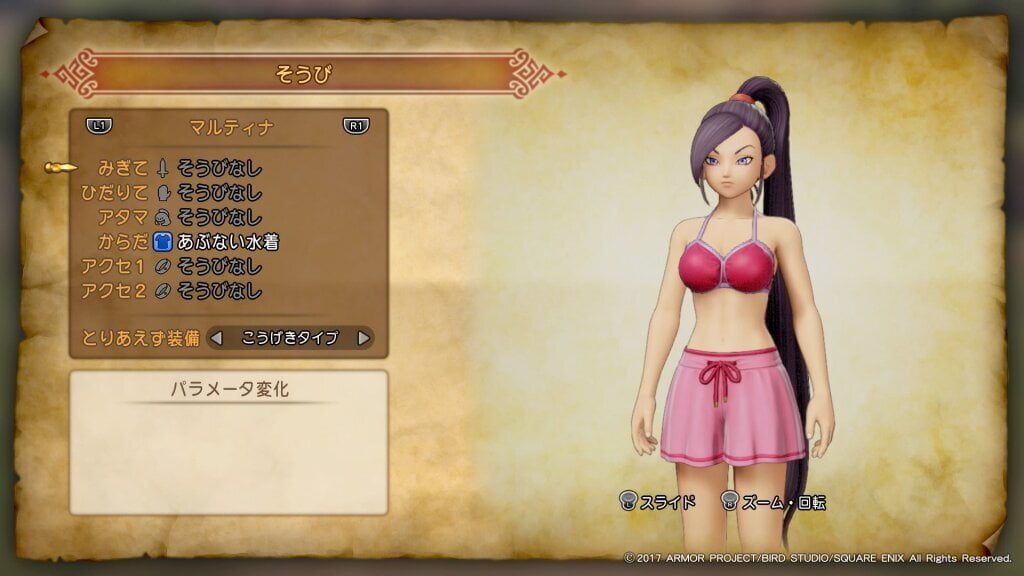The width and height of the screenshot is (1024, 576).
Task: Select the ひだりて left hand slot
Action: (219, 192)
